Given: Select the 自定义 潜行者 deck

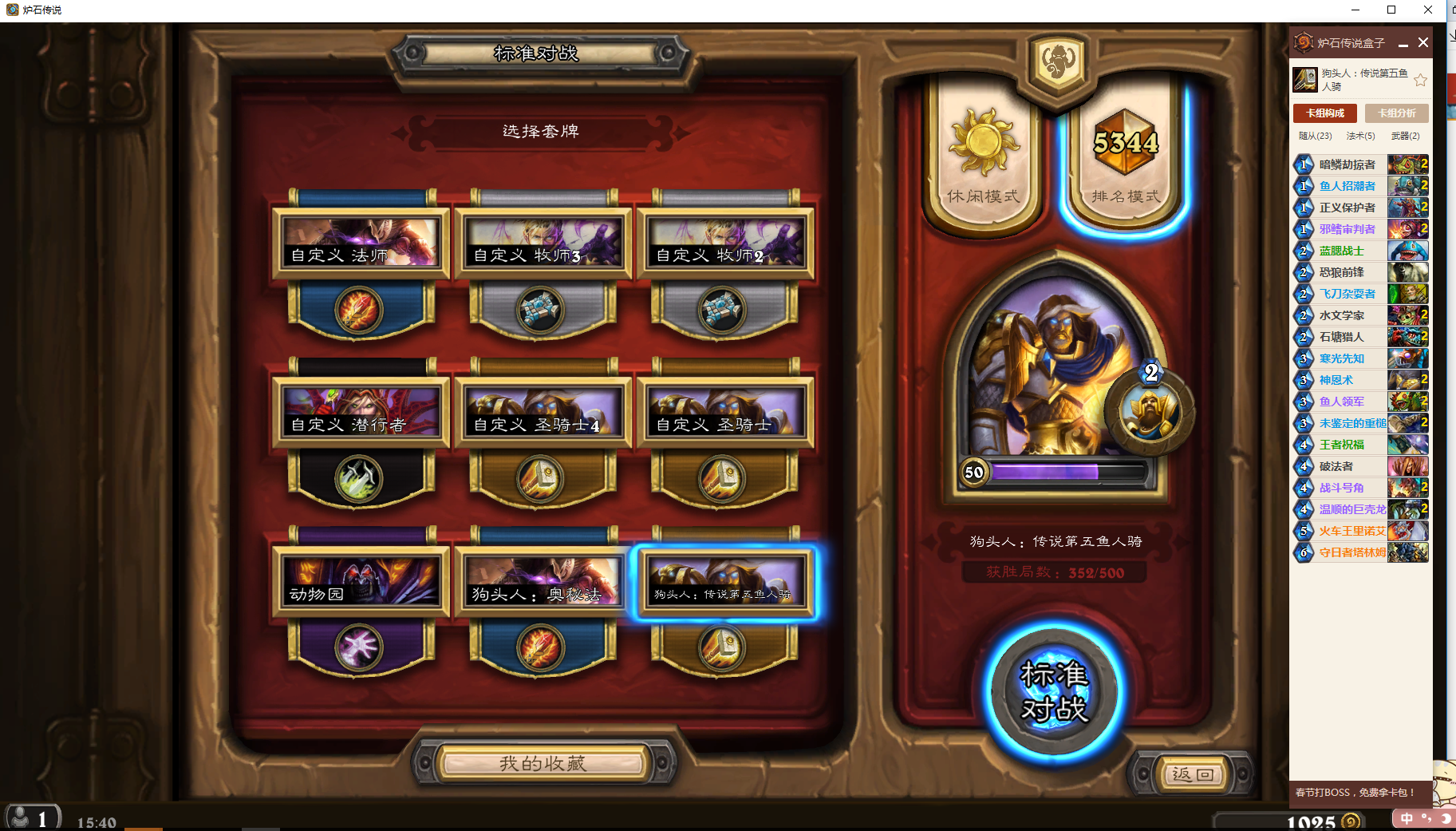Looking at the screenshot, I should (361, 413).
